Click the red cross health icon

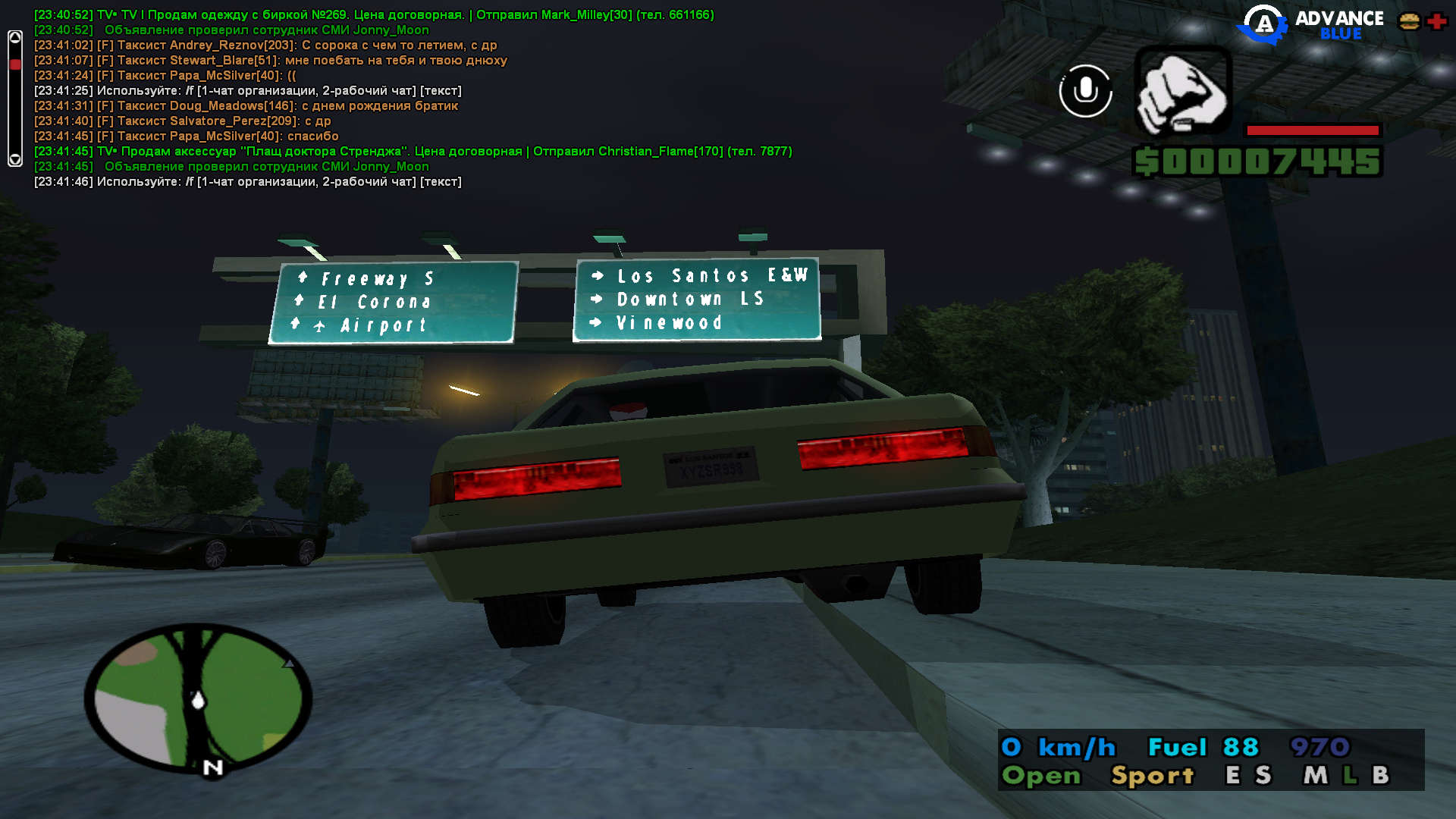pyautogui.click(x=1436, y=21)
